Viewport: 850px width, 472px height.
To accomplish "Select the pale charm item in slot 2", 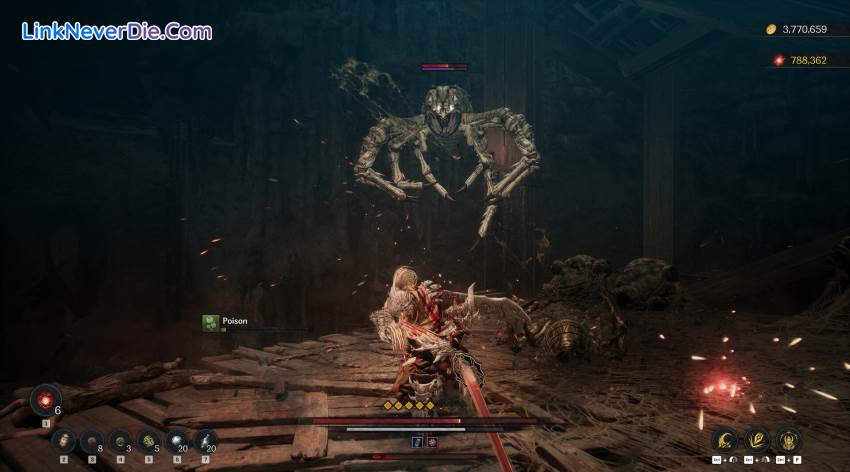I will tap(63, 441).
